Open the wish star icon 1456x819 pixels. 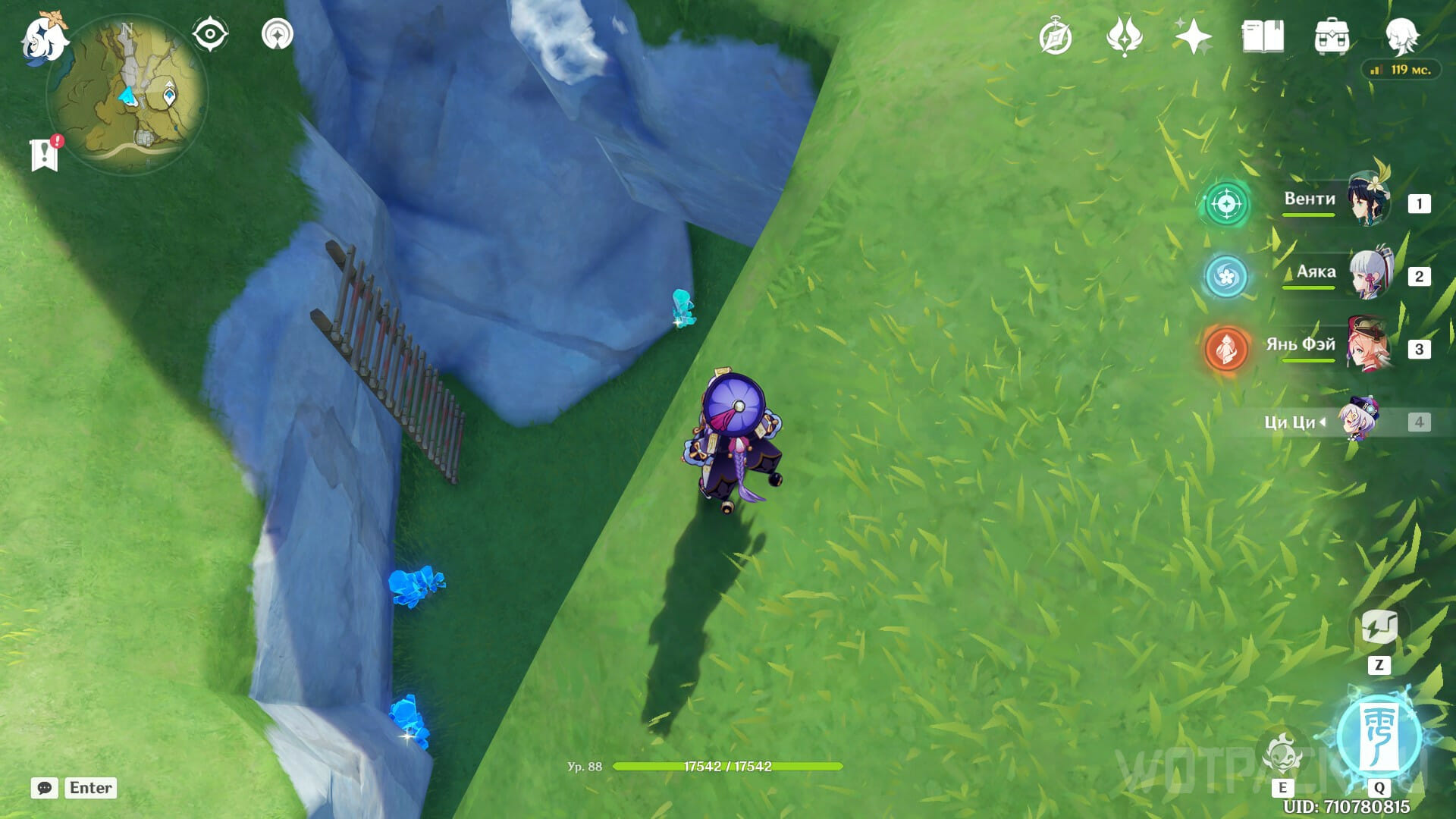(1192, 36)
